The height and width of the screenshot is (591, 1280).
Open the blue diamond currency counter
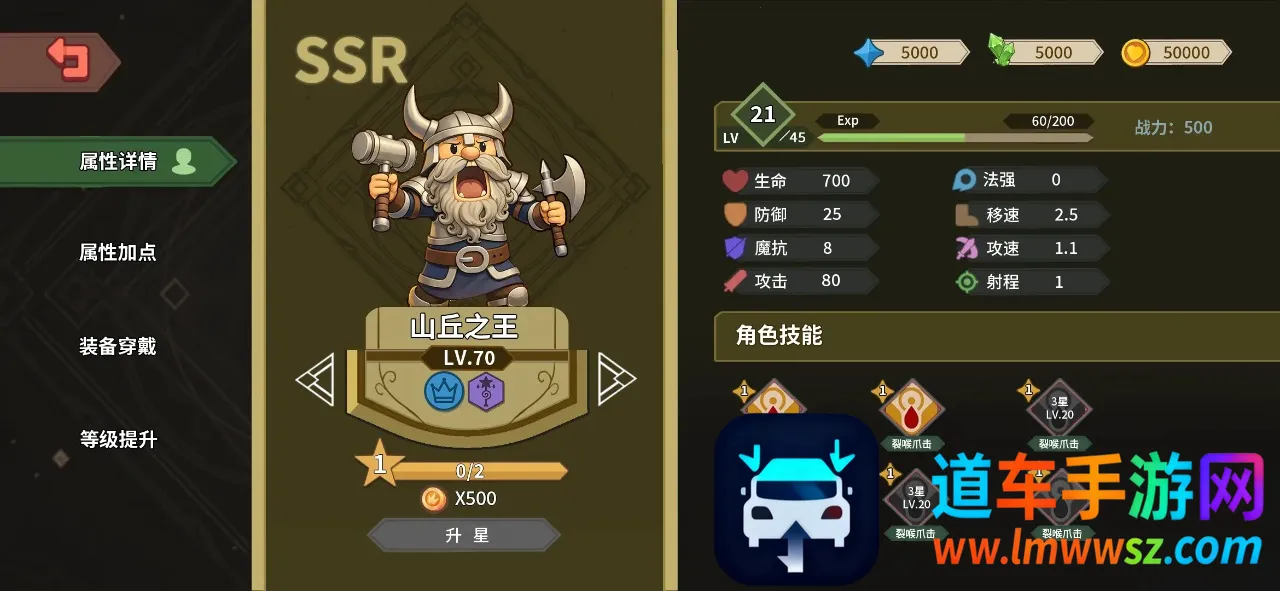click(911, 52)
